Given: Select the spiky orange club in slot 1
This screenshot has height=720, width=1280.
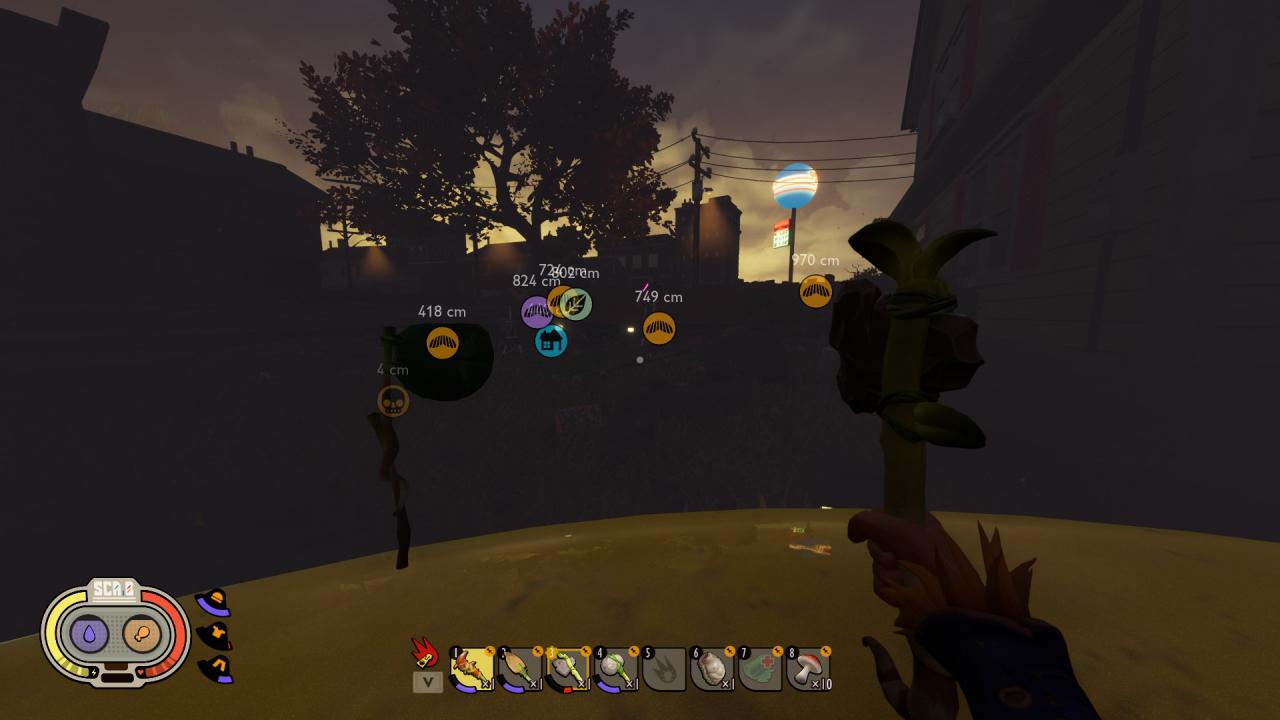Looking at the screenshot, I should pyautogui.click(x=472, y=668).
